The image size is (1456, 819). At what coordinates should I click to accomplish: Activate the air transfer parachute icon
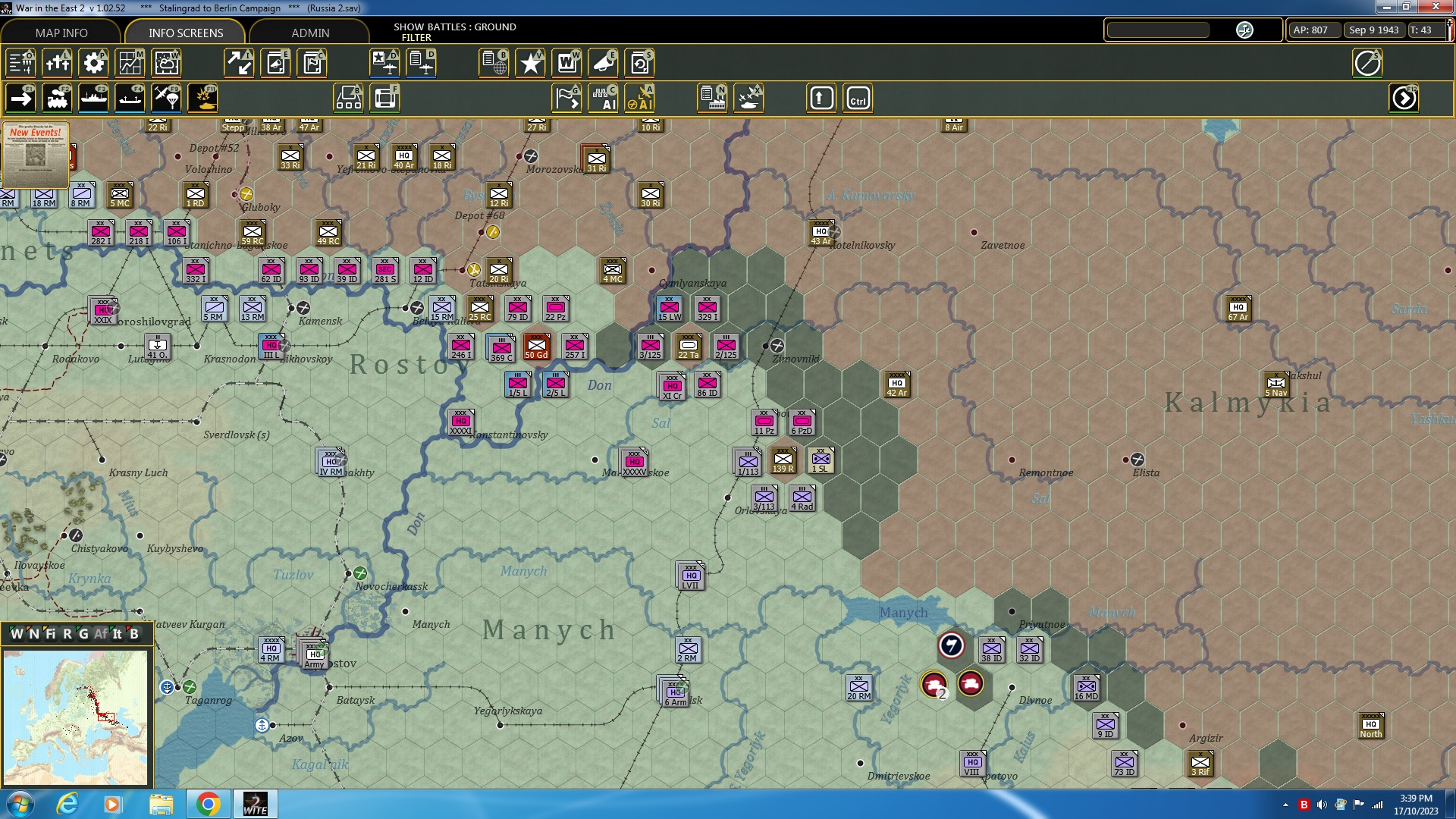pos(166,98)
